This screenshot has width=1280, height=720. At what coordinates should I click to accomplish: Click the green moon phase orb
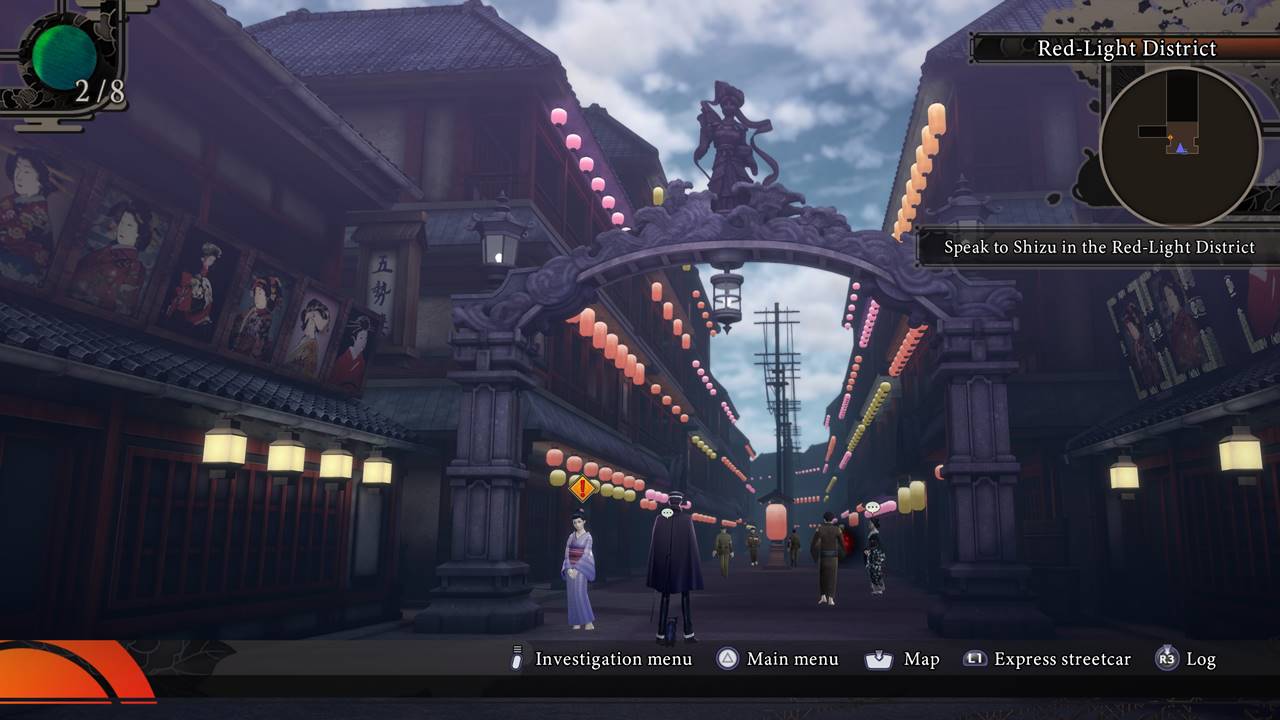[x=64, y=57]
